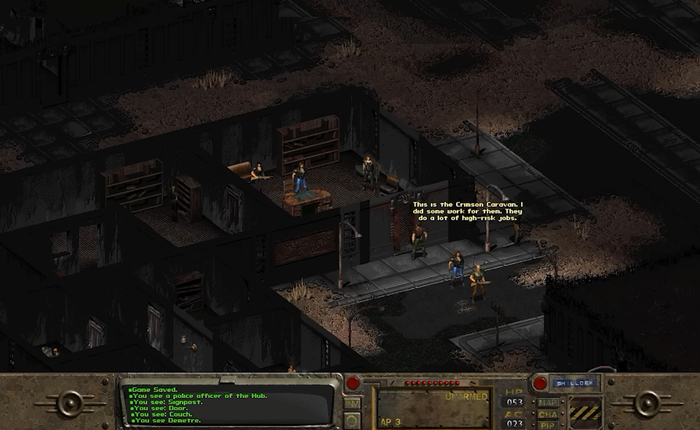Open the MAP automap
The image size is (700, 430).
[548, 403]
